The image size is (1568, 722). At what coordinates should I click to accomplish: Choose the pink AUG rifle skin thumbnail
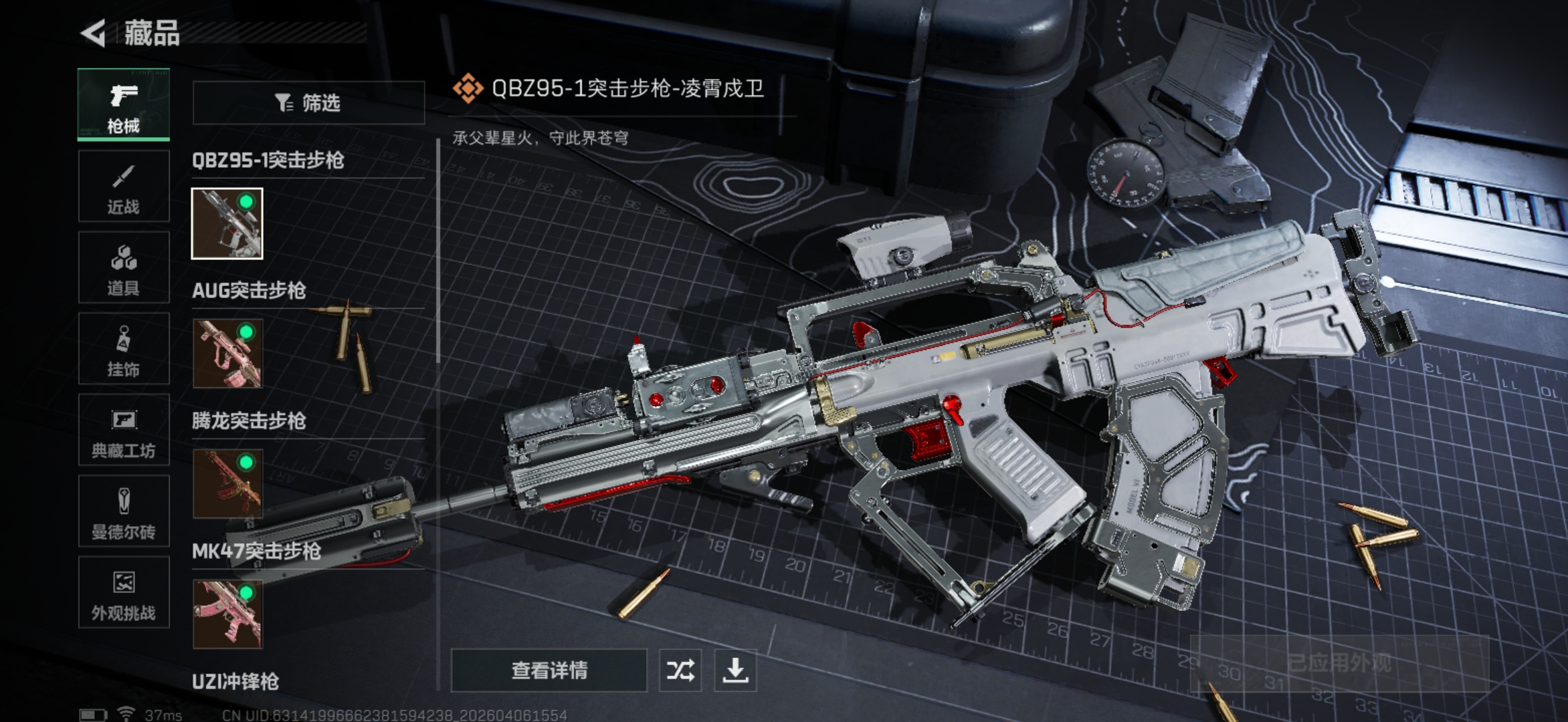click(227, 353)
